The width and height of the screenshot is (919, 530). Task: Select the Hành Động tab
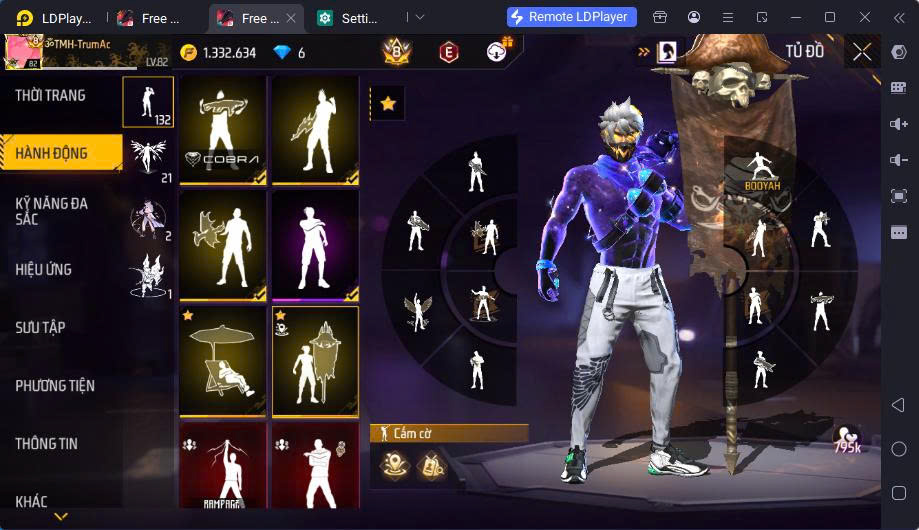[51, 153]
